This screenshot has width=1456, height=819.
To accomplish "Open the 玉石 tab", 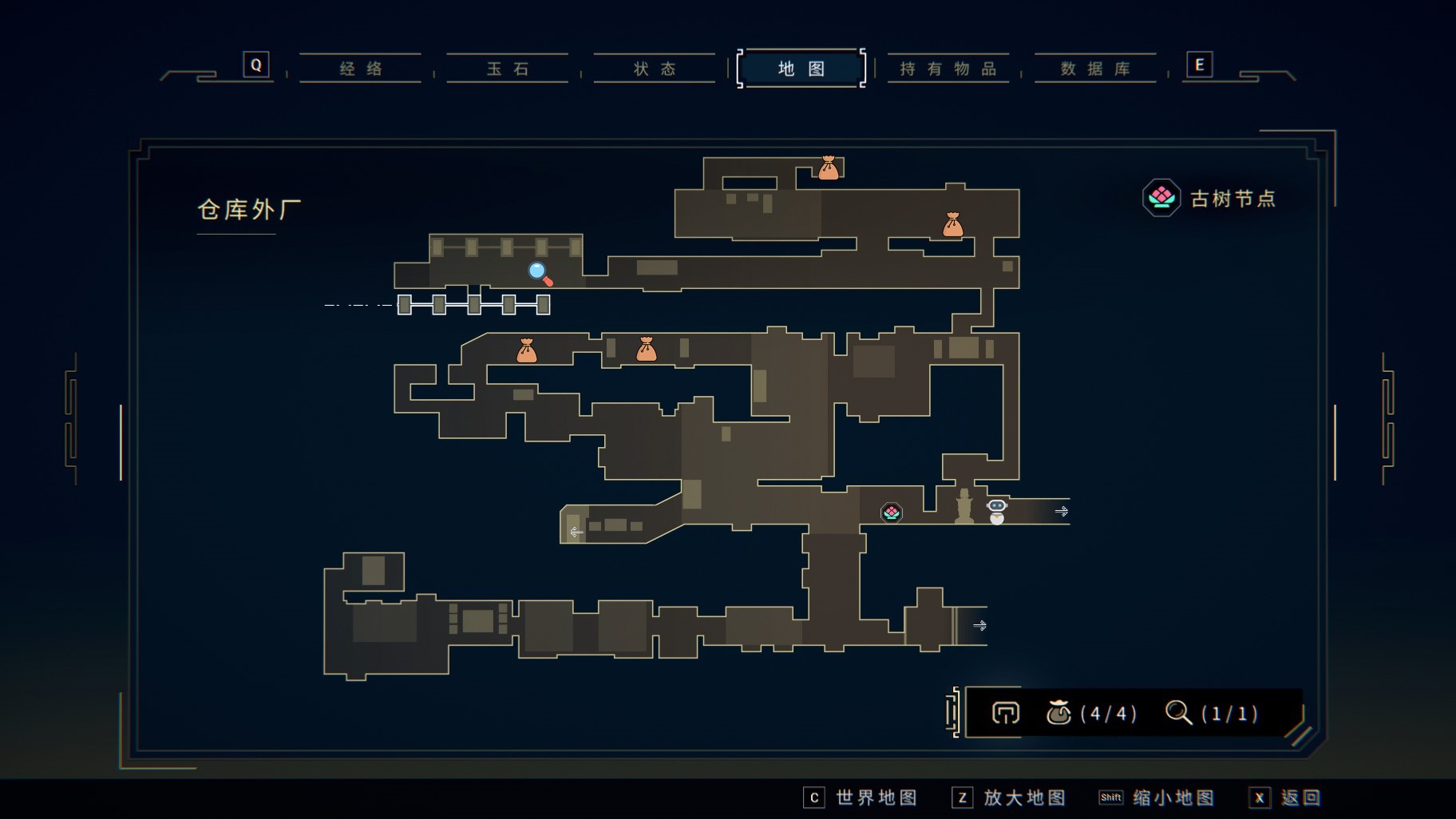I will point(508,69).
